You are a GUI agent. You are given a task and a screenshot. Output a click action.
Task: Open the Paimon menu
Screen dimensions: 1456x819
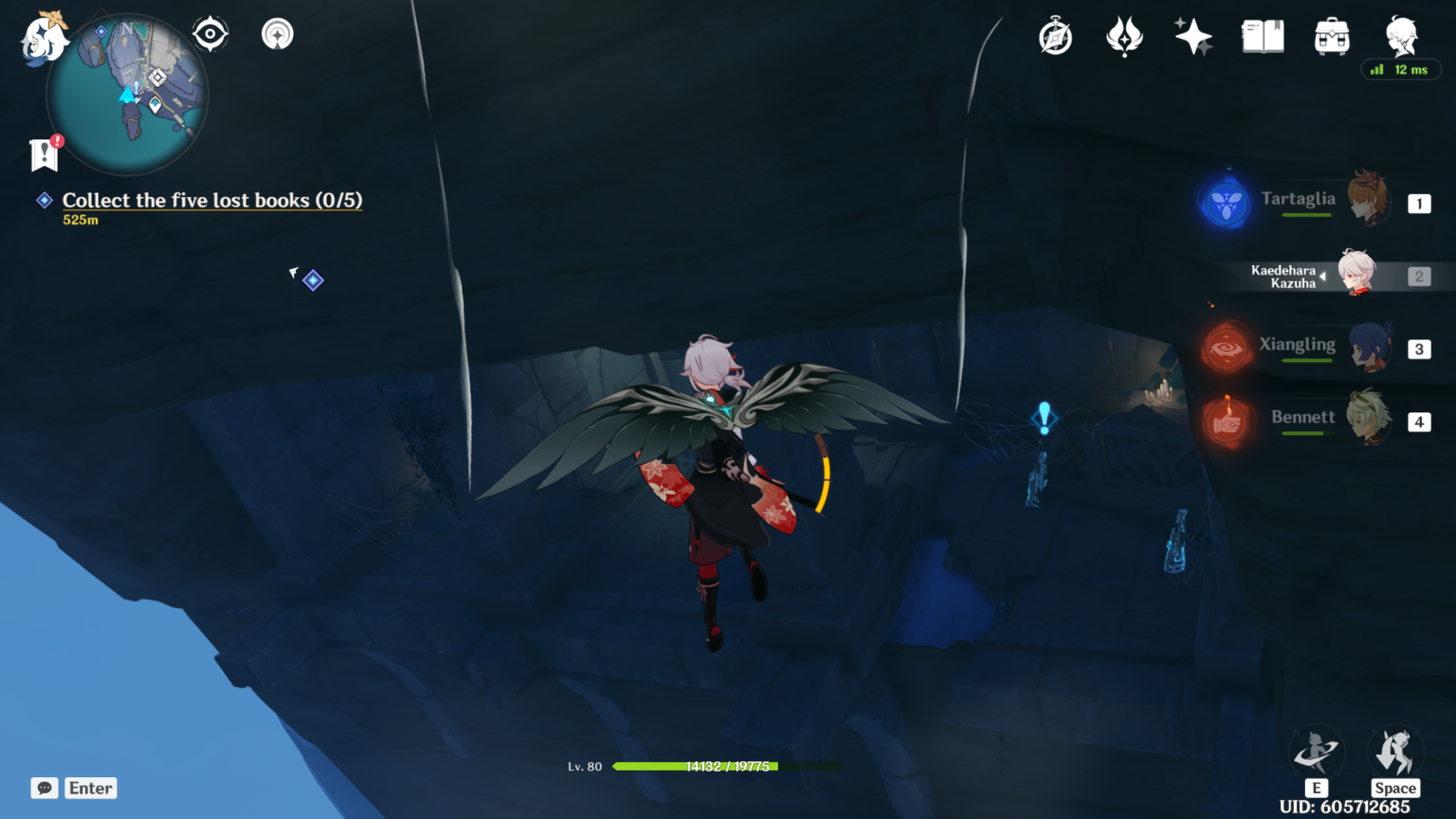pos(44,40)
